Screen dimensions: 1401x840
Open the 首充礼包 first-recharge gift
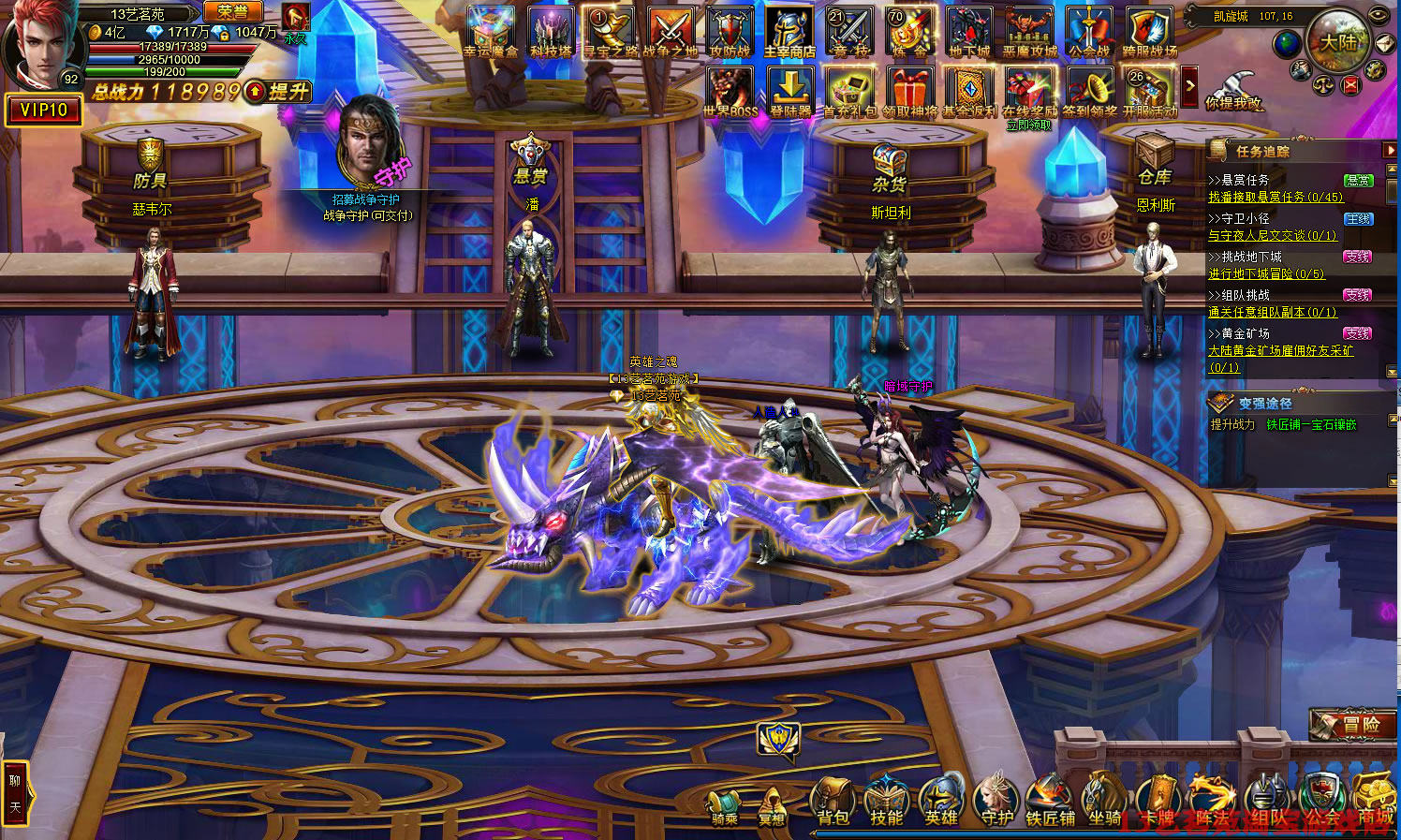click(850, 92)
